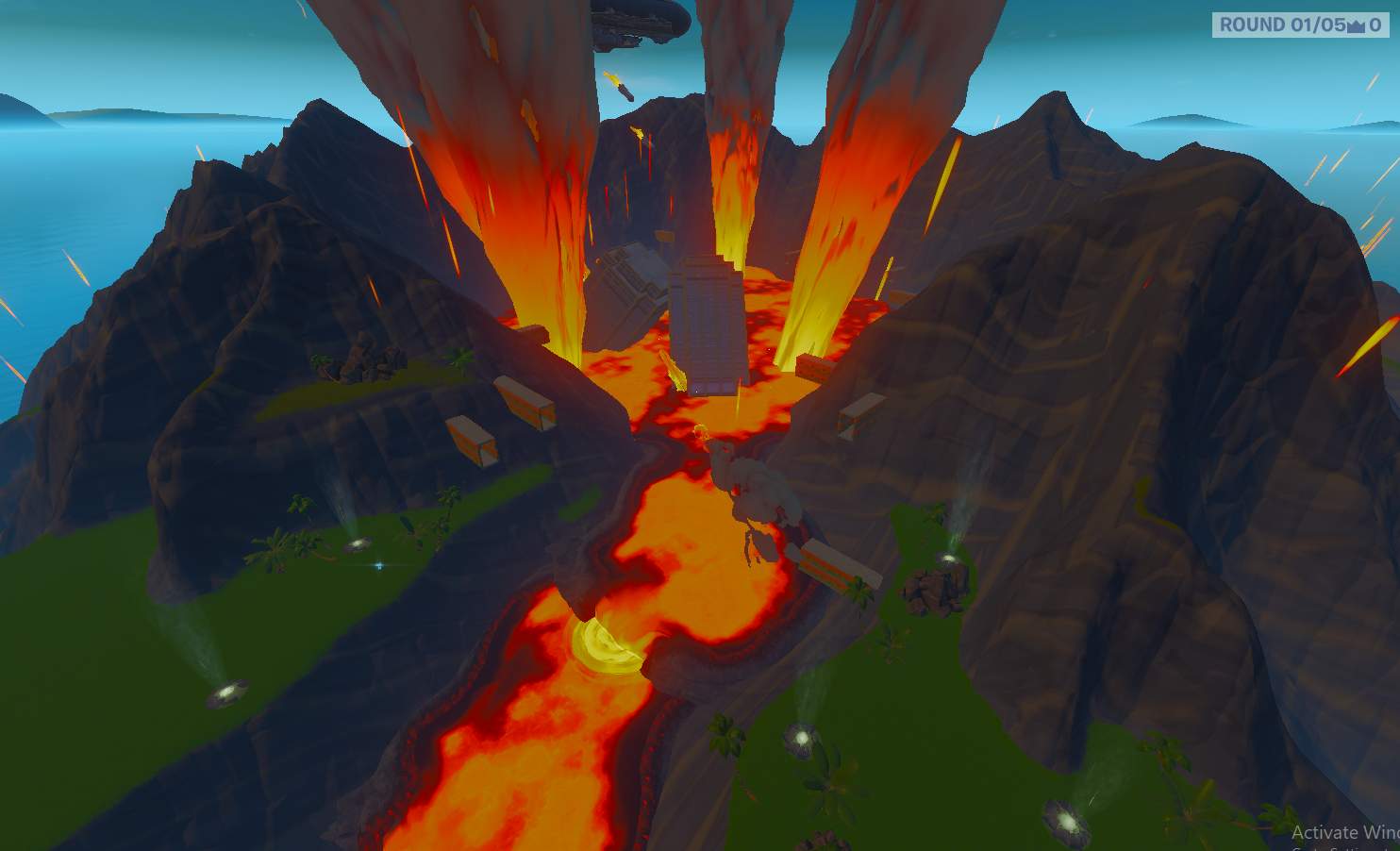
Task: Click the Go to Settings watermark link
Action: (x=1330, y=848)
